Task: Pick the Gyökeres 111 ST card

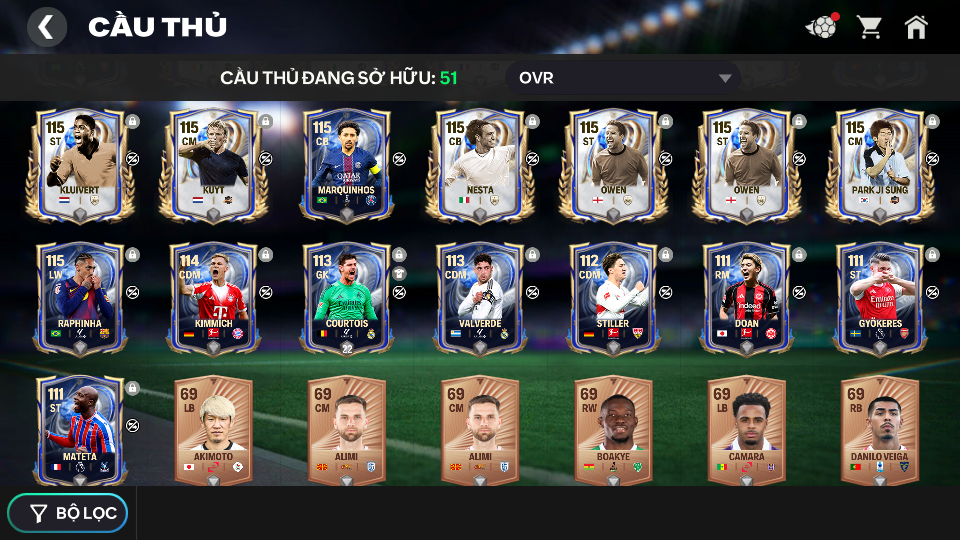Action: [x=879, y=297]
